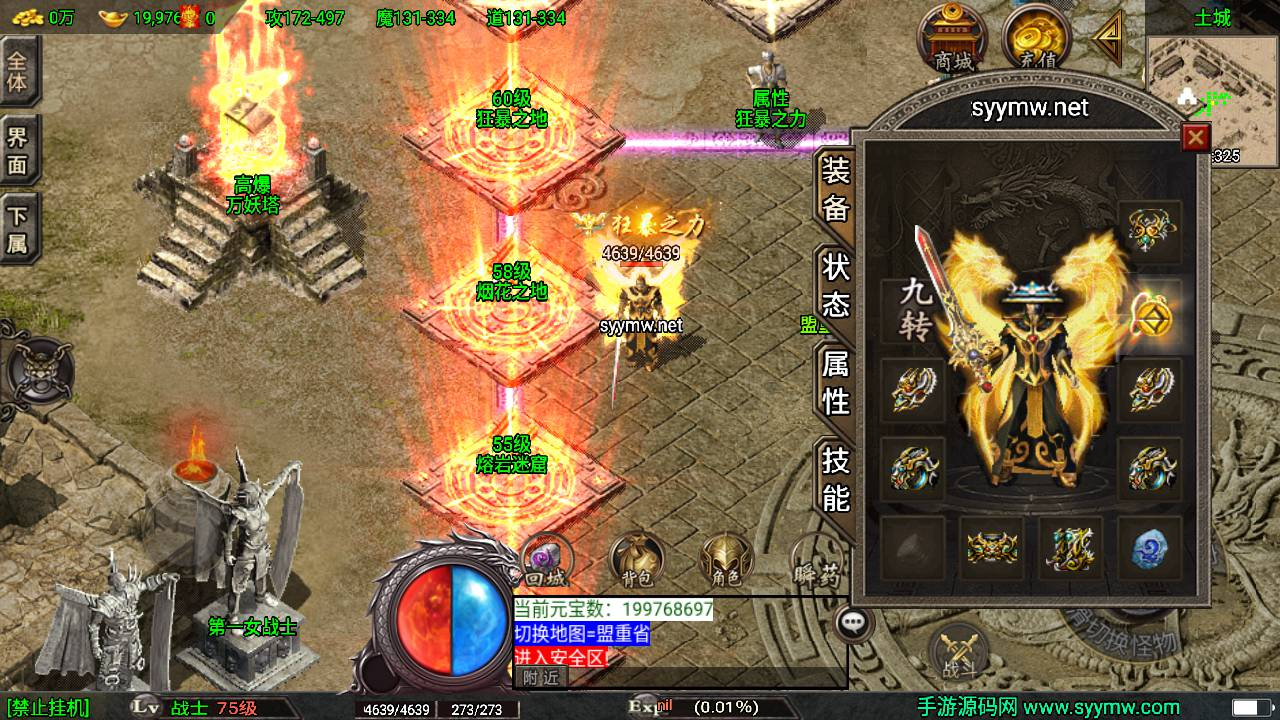Open the 充值 recharge menu
The height and width of the screenshot is (720, 1280).
click(1036, 38)
